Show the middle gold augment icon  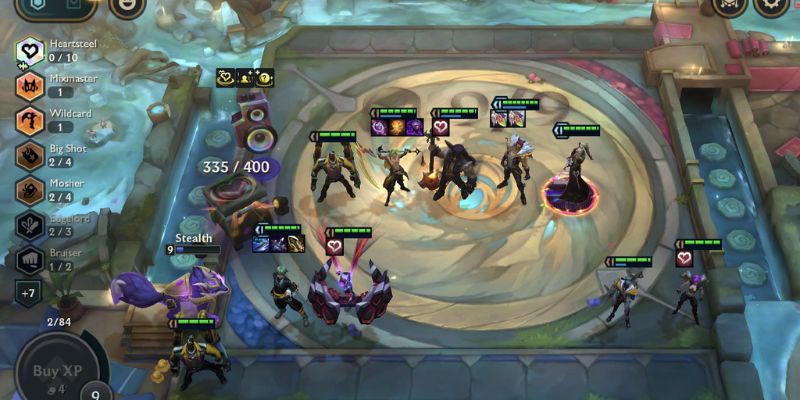click(245, 77)
